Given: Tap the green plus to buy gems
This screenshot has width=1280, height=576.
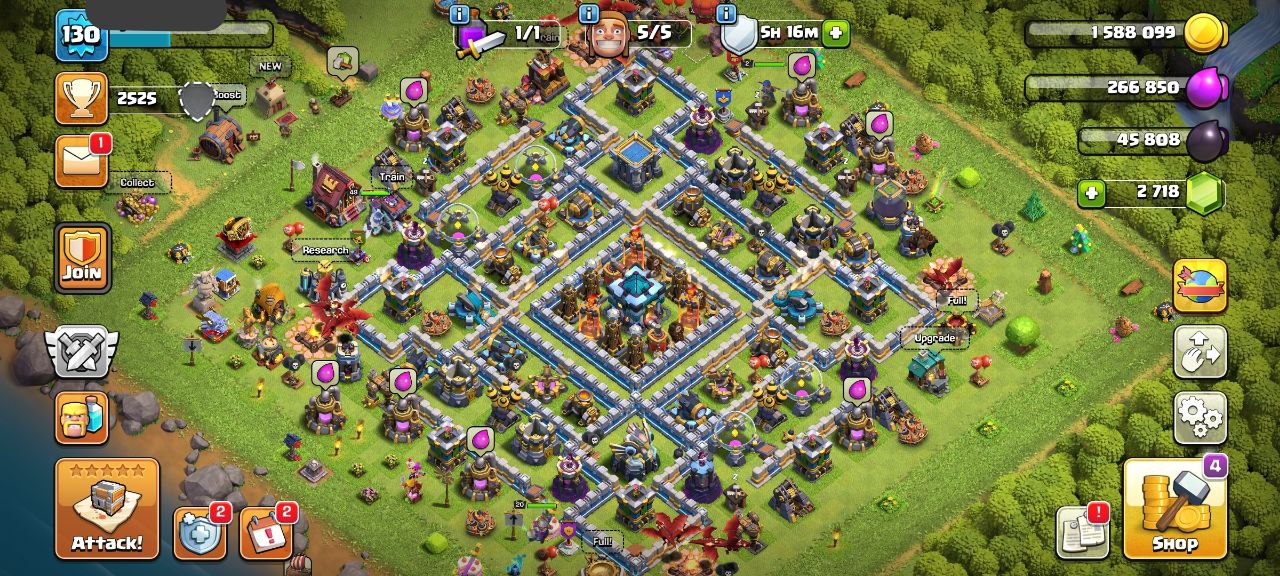Looking at the screenshot, I should [1092, 192].
